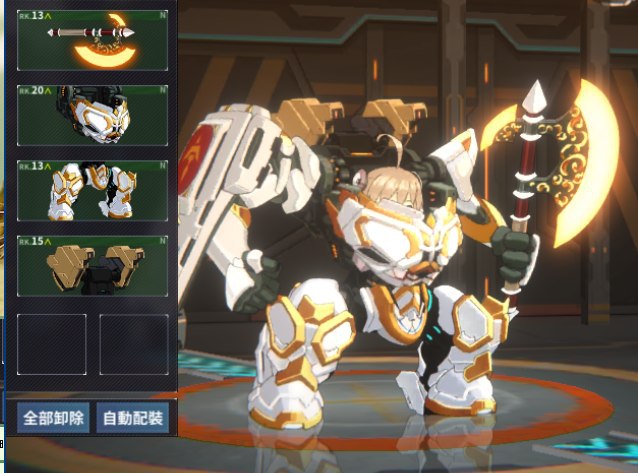The height and width of the screenshot is (473, 638).
Task: Select the white mech torso equipment slot
Action: 92,115
